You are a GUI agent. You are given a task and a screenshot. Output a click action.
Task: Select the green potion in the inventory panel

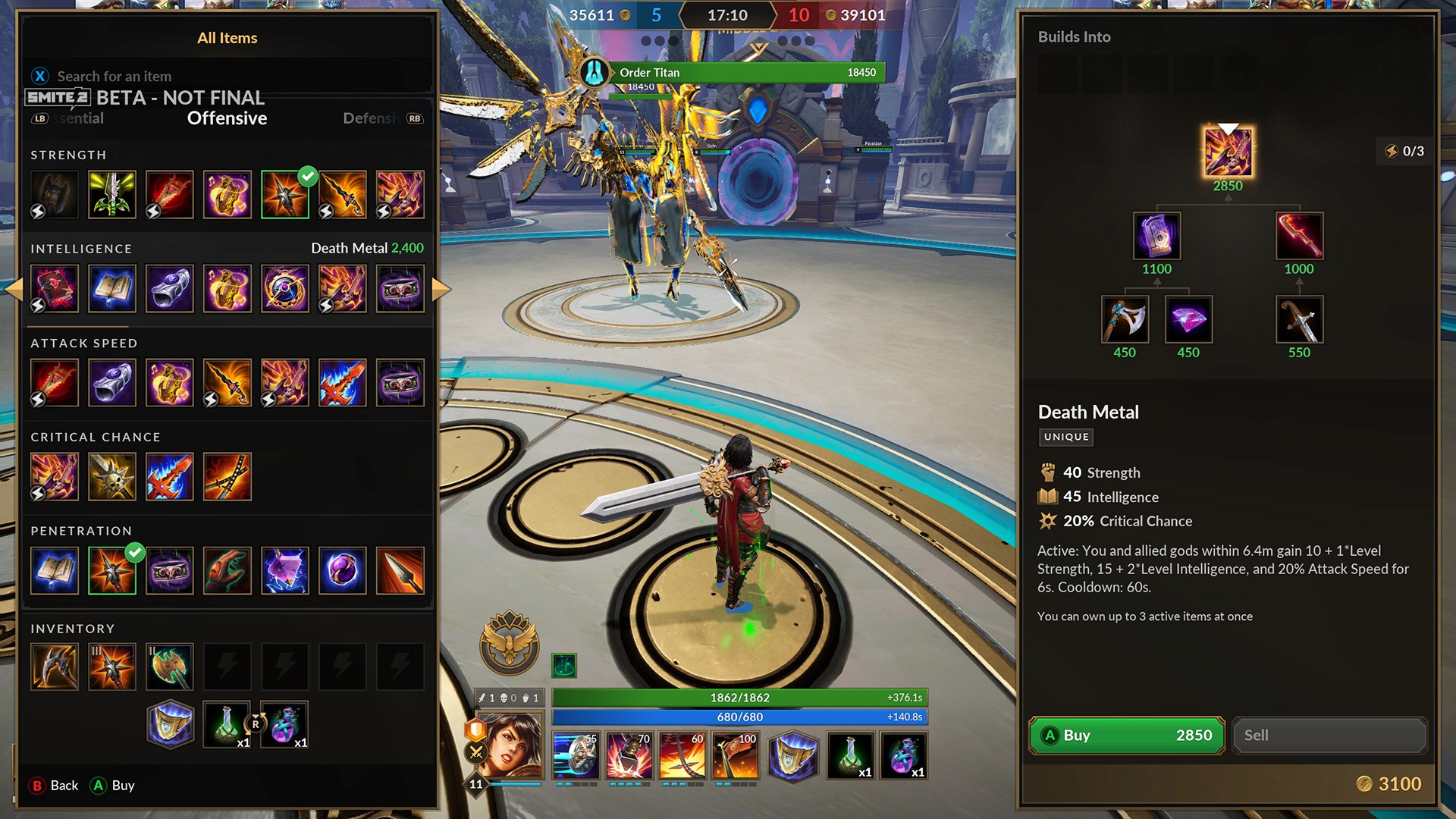pos(227,725)
